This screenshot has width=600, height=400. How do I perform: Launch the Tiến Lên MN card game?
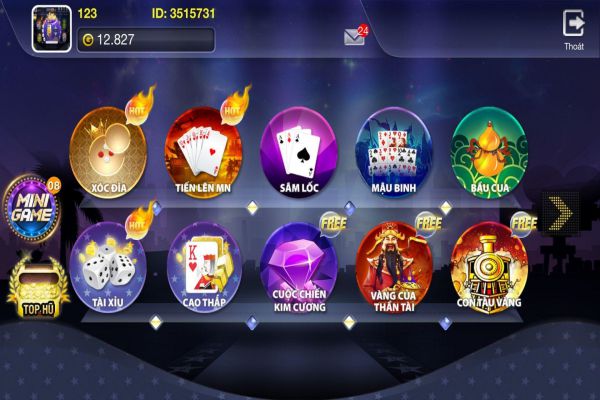[x=204, y=150]
